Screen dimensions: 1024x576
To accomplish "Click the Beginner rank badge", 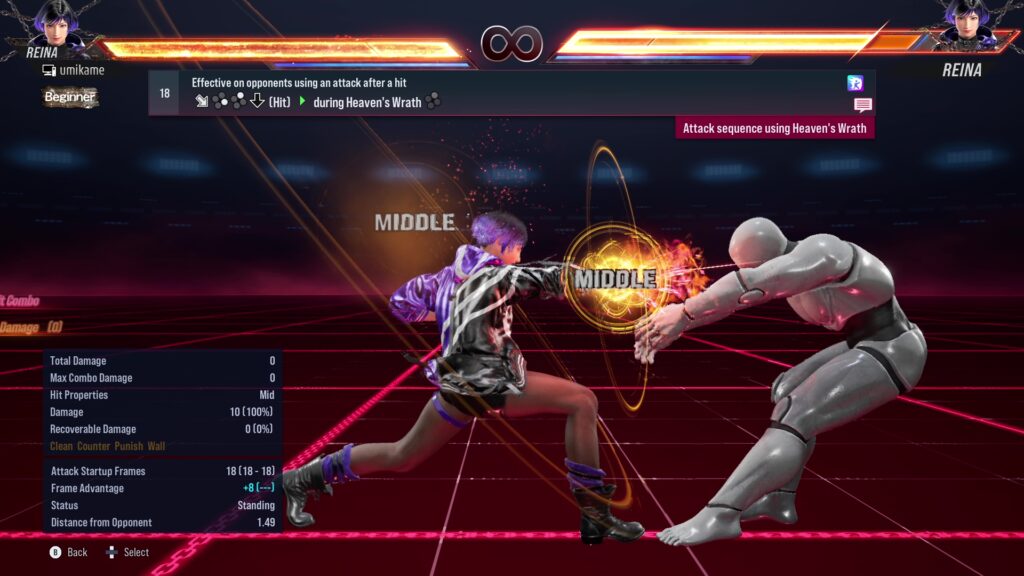I will 70,97.
